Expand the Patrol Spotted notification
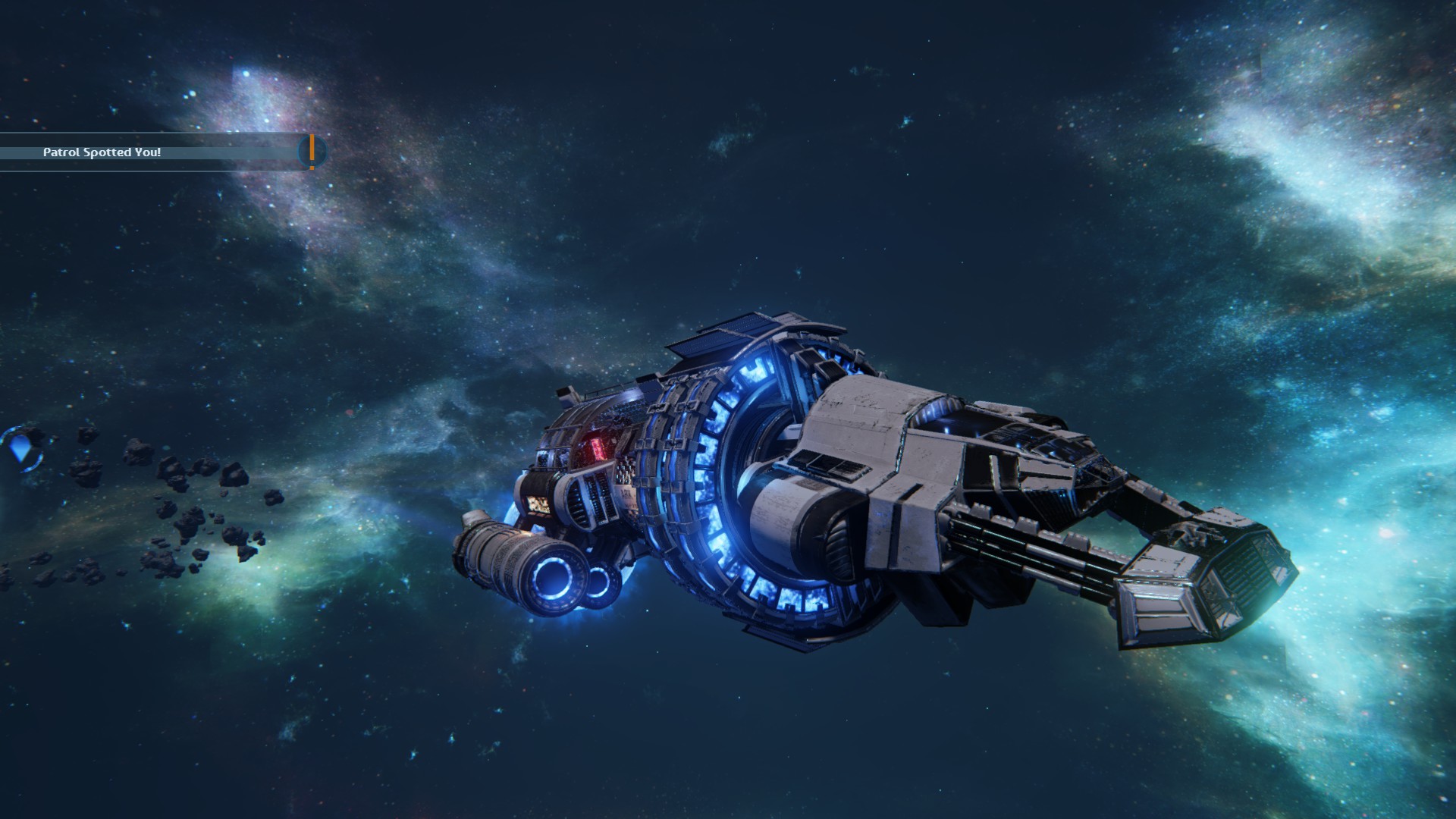The width and height of the screenshot is (1456, 819). (x=152, y=152)
